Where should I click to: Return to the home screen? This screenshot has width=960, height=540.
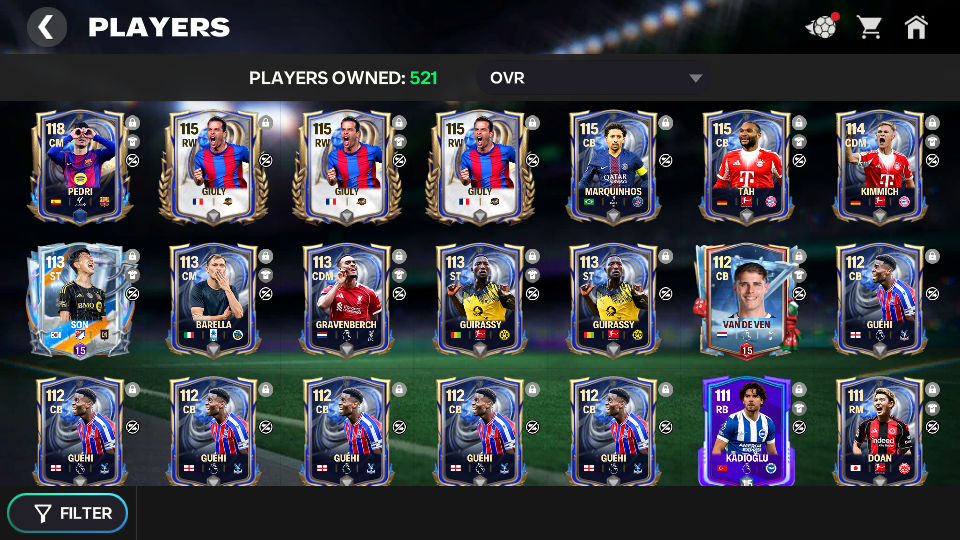click(916, 27)
